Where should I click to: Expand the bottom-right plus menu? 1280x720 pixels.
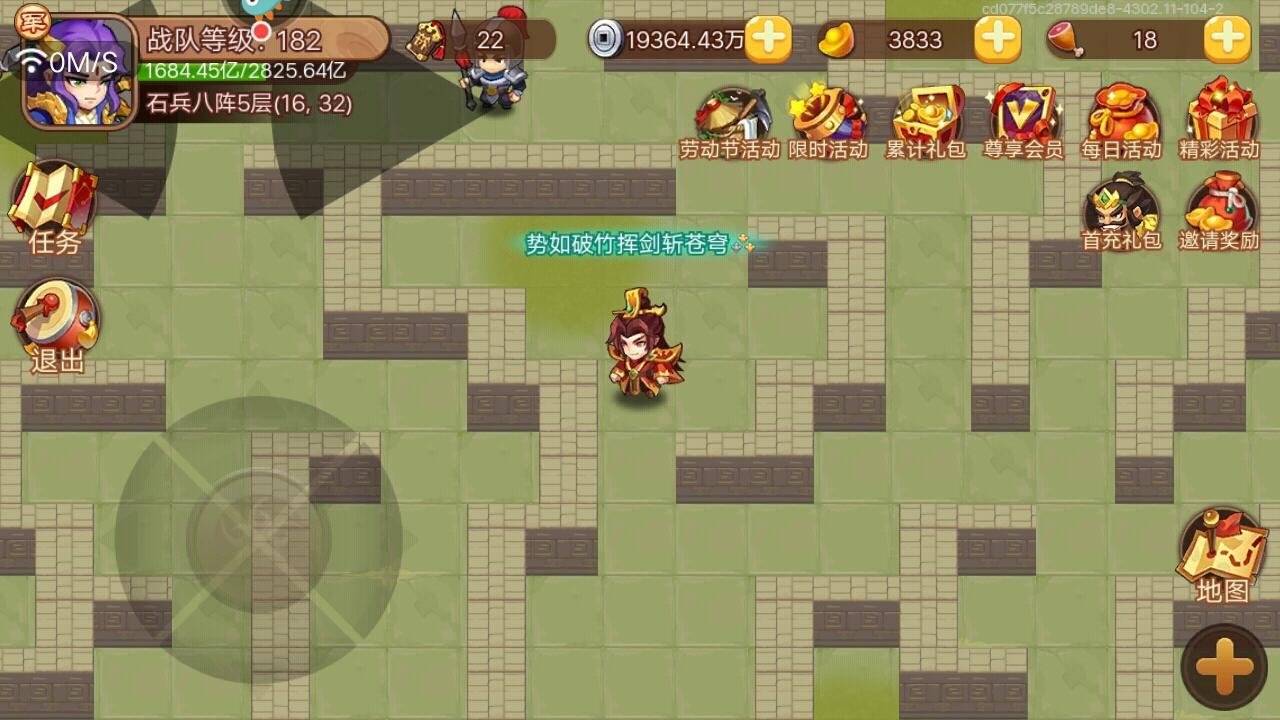tap(1222, 662)
